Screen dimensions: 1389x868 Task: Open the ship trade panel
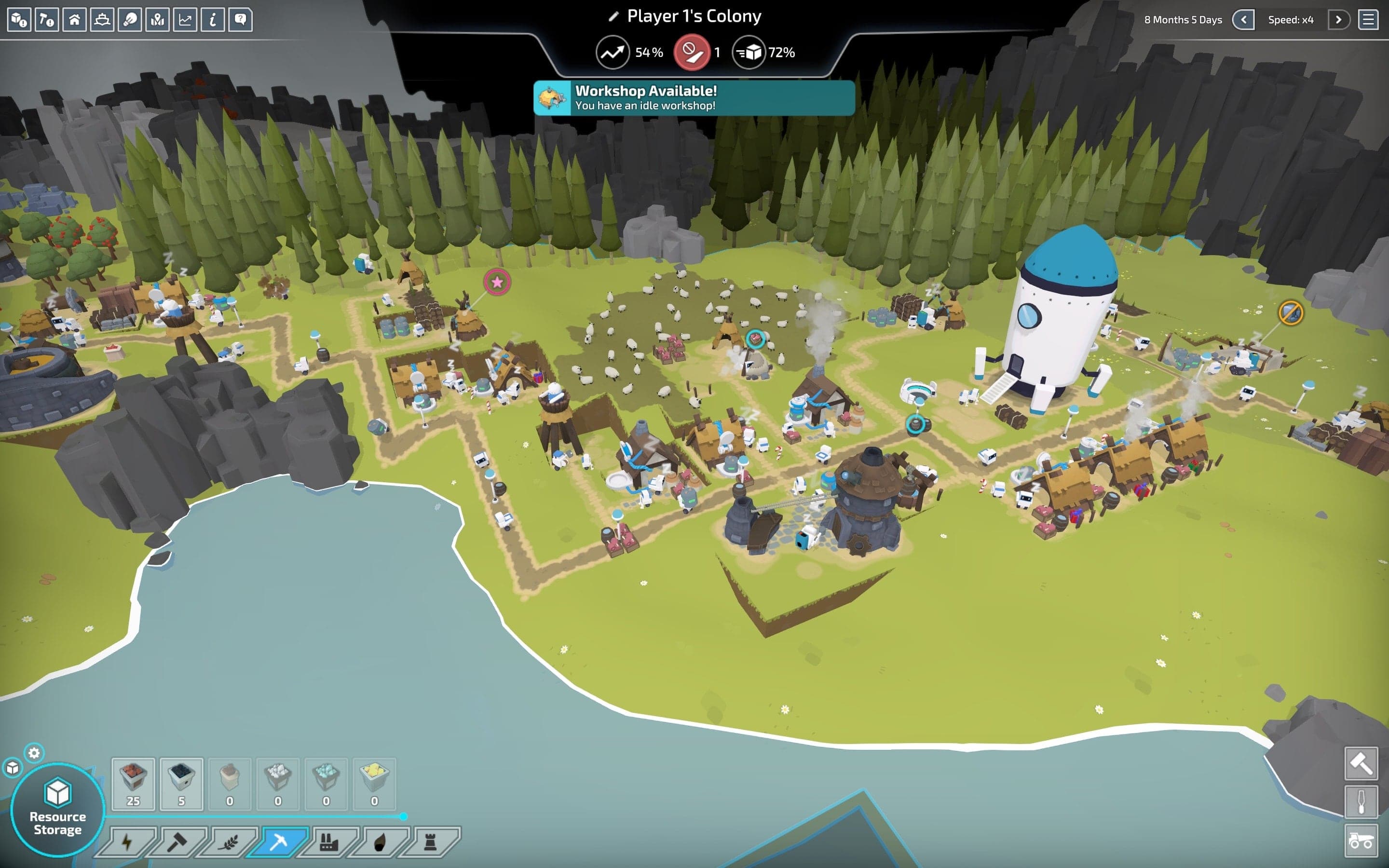click(102, 20)
